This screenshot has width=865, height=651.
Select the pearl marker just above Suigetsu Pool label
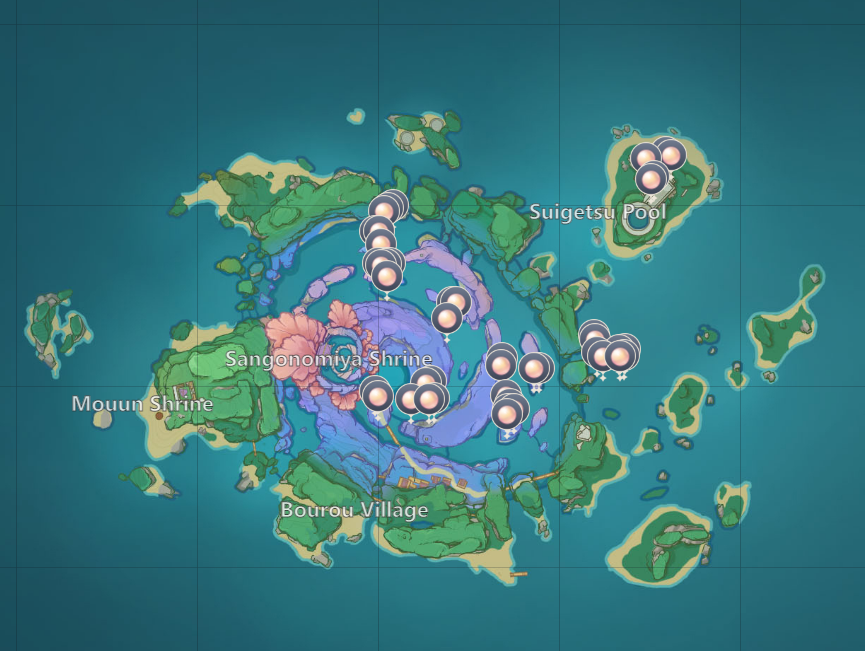pyautogui.click(x=651, y=180)
